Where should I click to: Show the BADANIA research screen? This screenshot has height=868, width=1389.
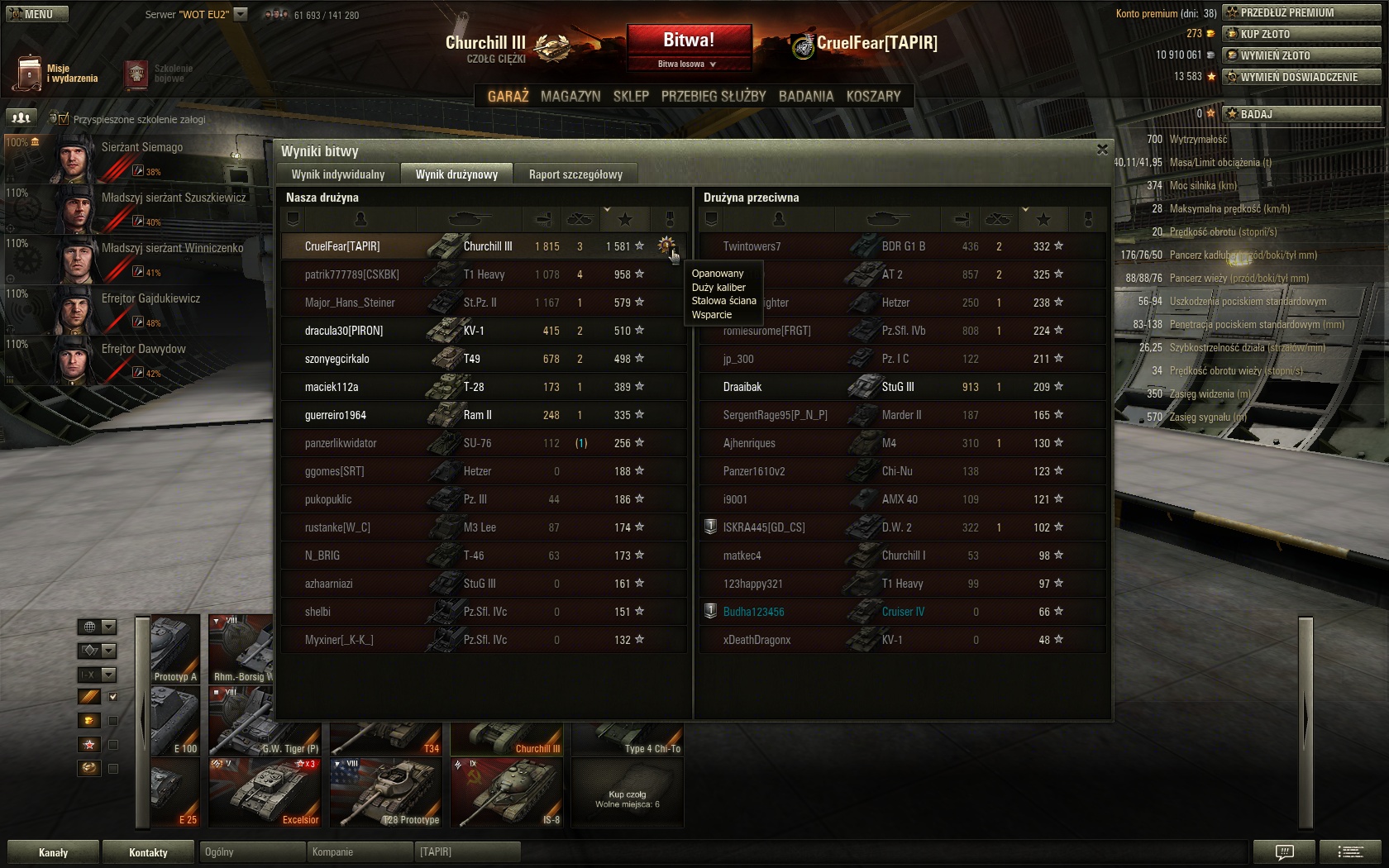[x=806, y=96]
